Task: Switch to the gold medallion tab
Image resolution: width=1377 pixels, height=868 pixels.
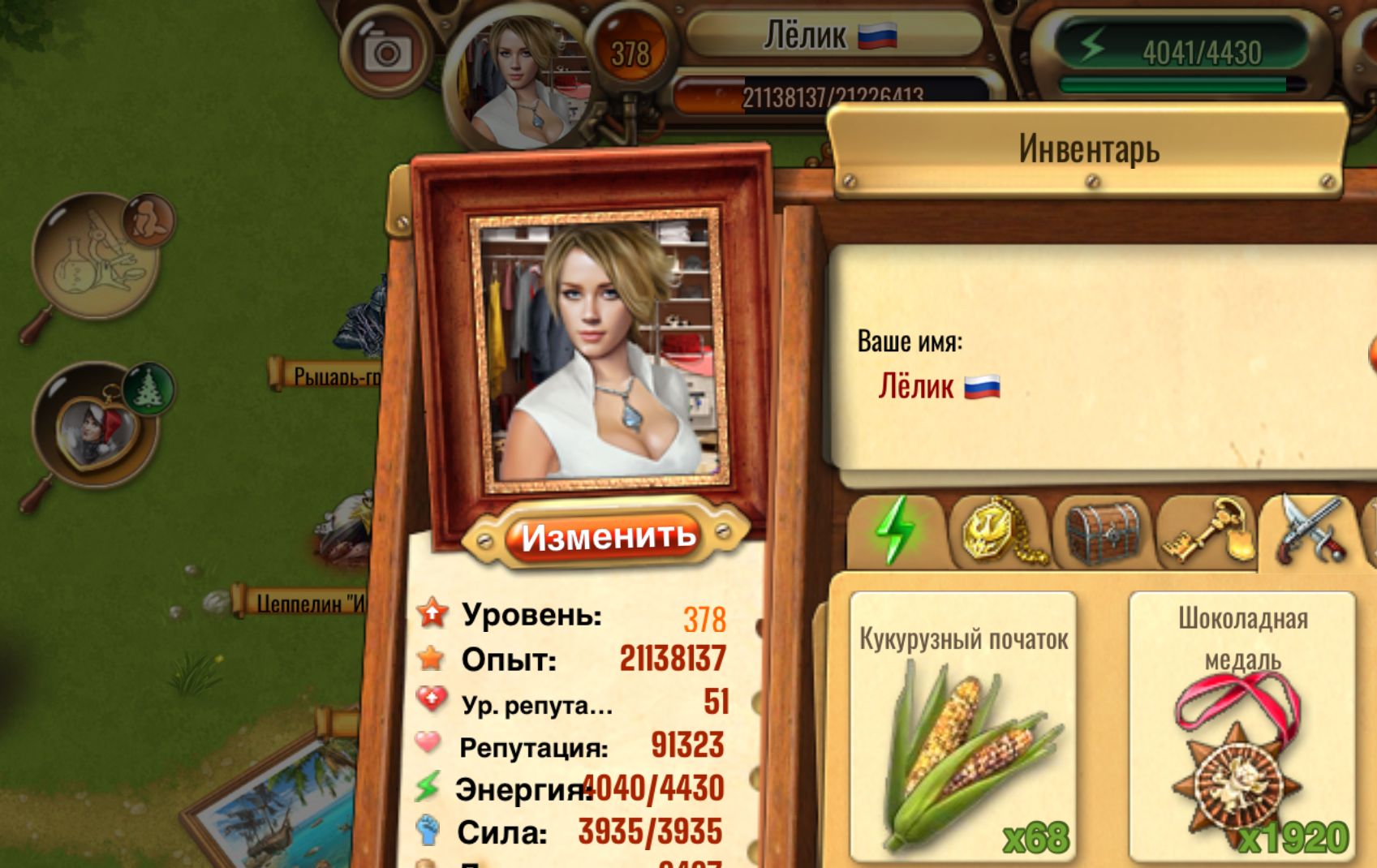Action: coord(999,533)
